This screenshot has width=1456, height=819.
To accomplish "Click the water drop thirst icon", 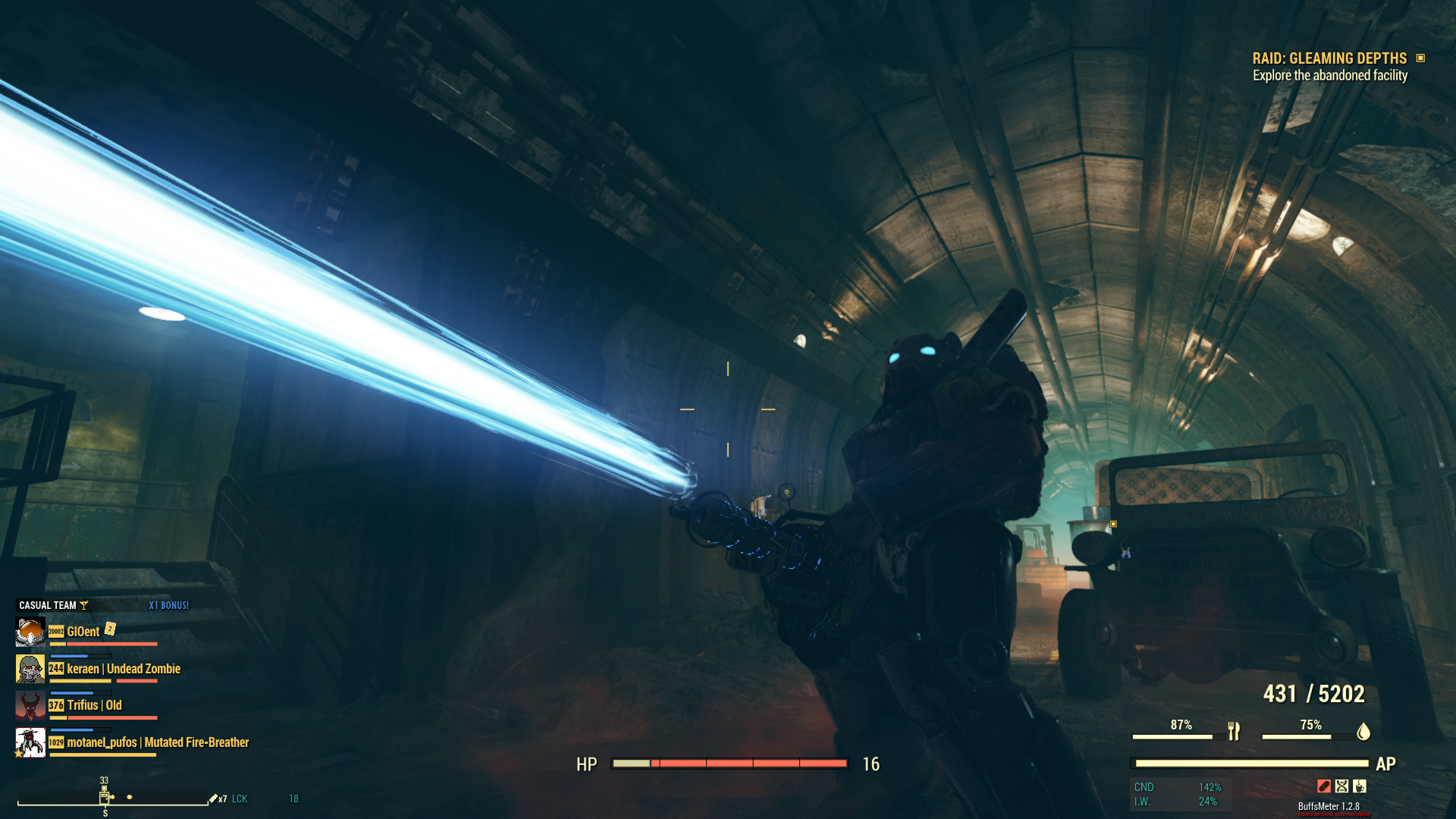I will [1363, 731].
